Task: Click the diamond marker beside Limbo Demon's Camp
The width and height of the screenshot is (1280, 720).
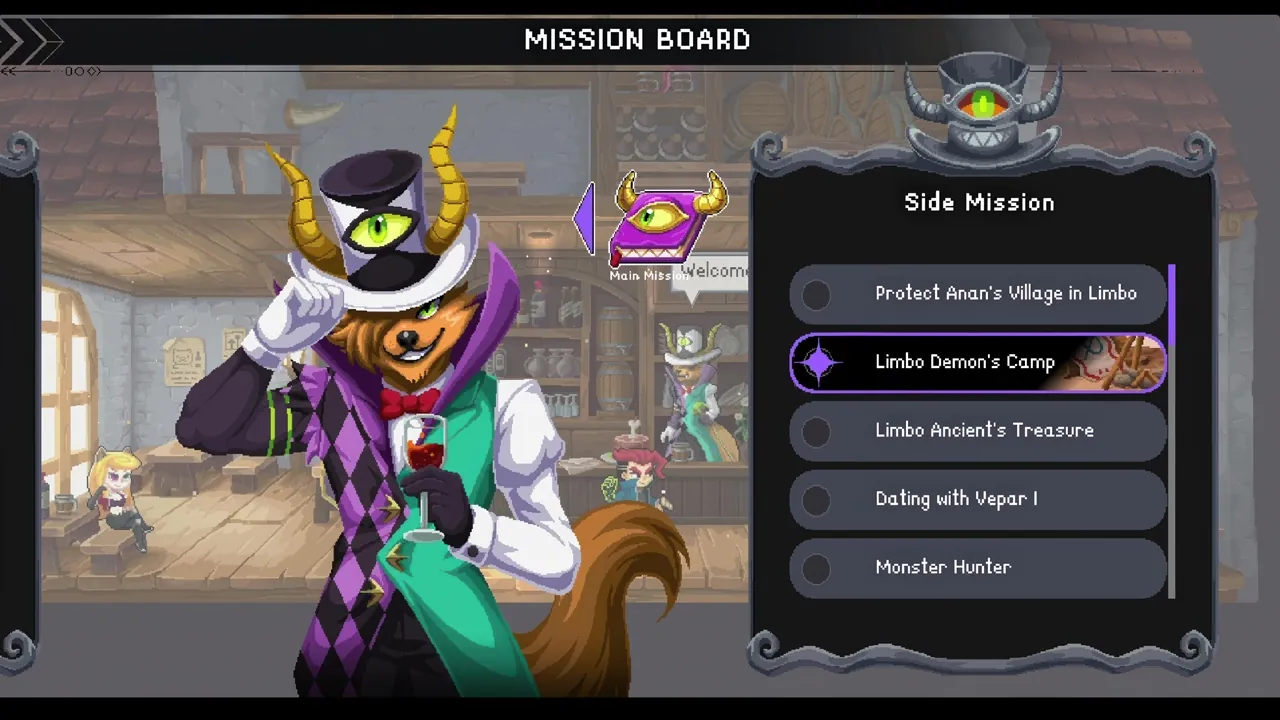Action: coord(820,362)
